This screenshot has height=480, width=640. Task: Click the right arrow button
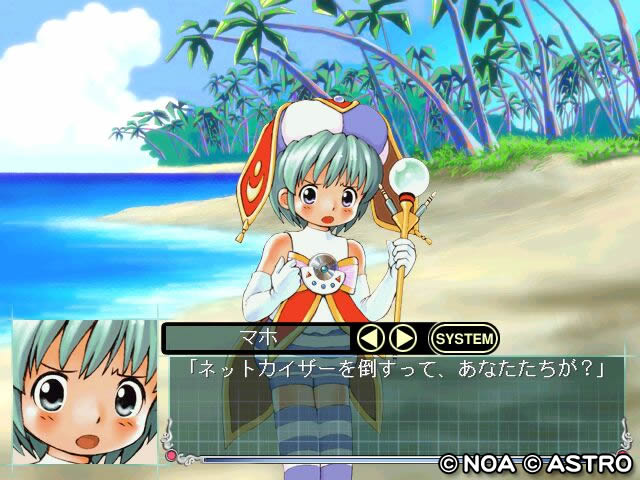pos(402,338)
